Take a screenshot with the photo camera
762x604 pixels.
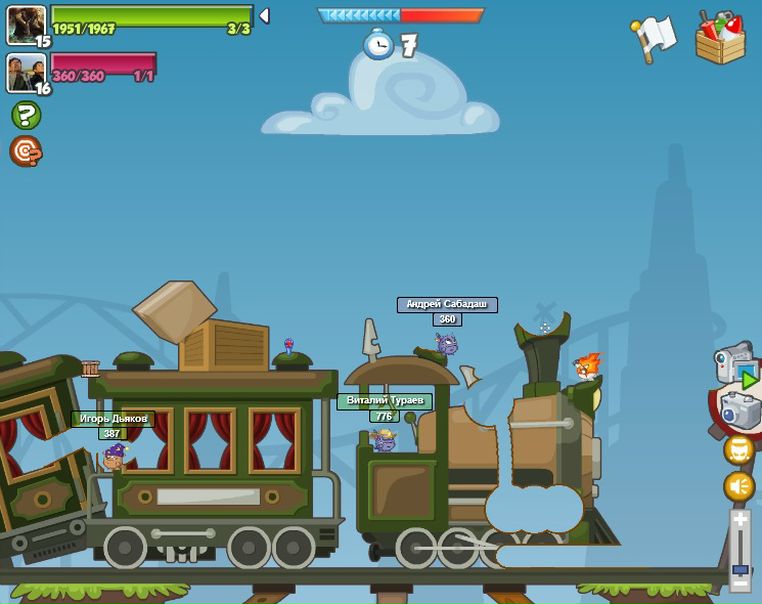pos(740,409)
